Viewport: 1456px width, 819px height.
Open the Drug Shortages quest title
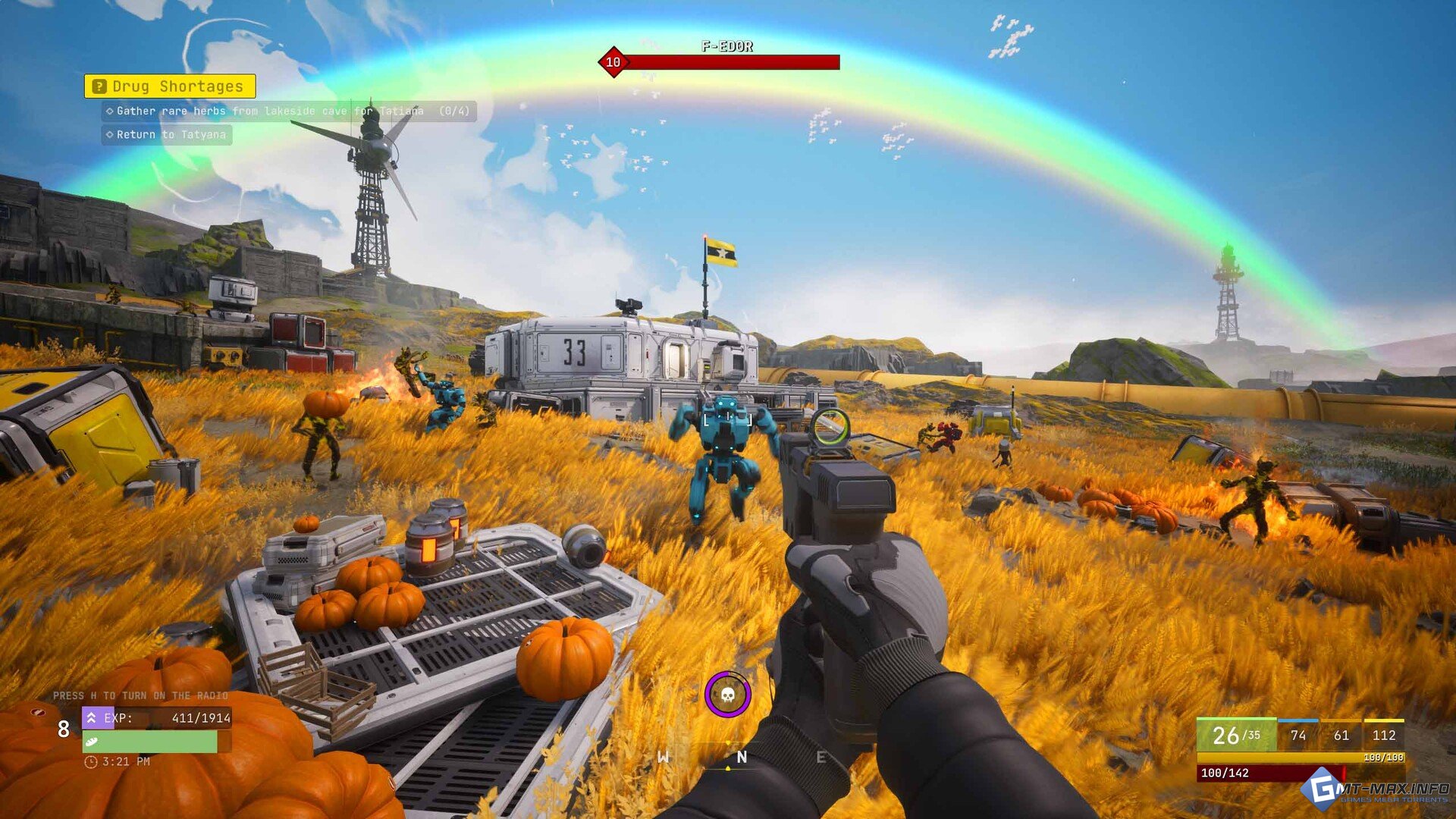pyautogui.click(x=170, y=86)
